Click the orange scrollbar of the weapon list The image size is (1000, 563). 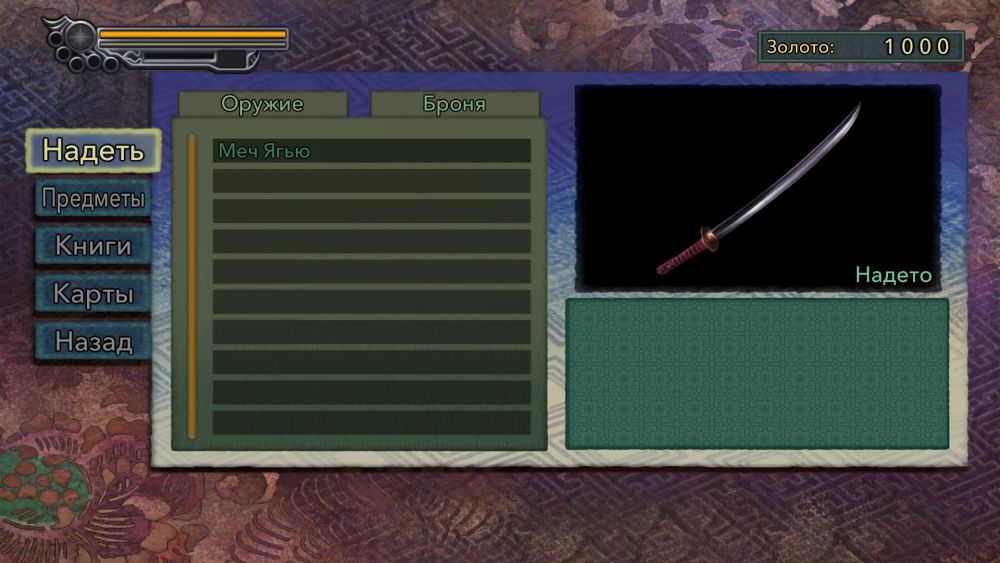click(x=192, y=286)
